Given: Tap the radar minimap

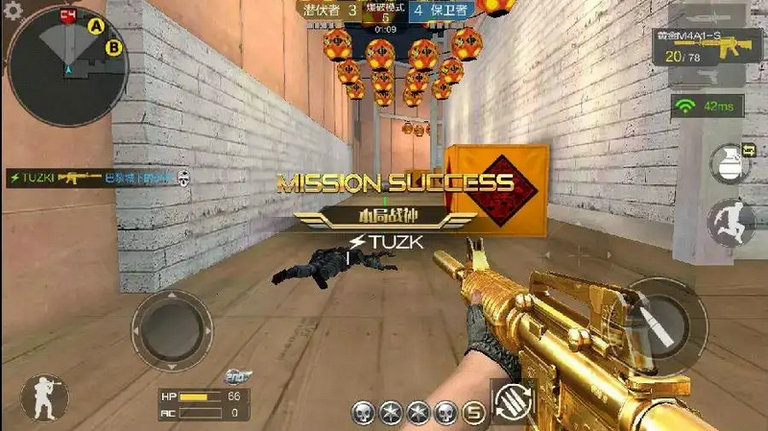Looking at the screenshot, I should (68, 66).
